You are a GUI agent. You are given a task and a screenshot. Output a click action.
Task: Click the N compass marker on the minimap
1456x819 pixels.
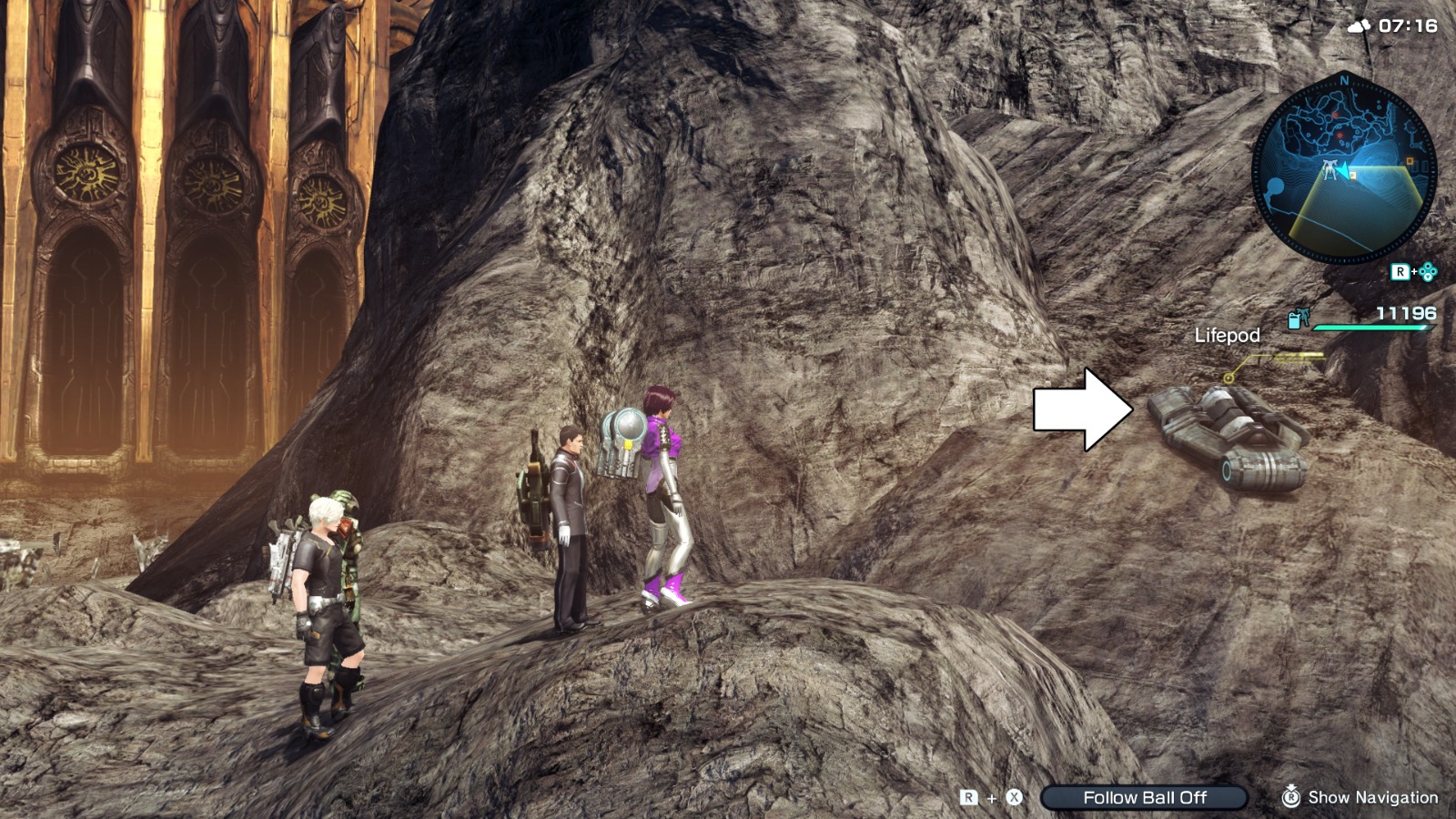(x=1344, y=79)
